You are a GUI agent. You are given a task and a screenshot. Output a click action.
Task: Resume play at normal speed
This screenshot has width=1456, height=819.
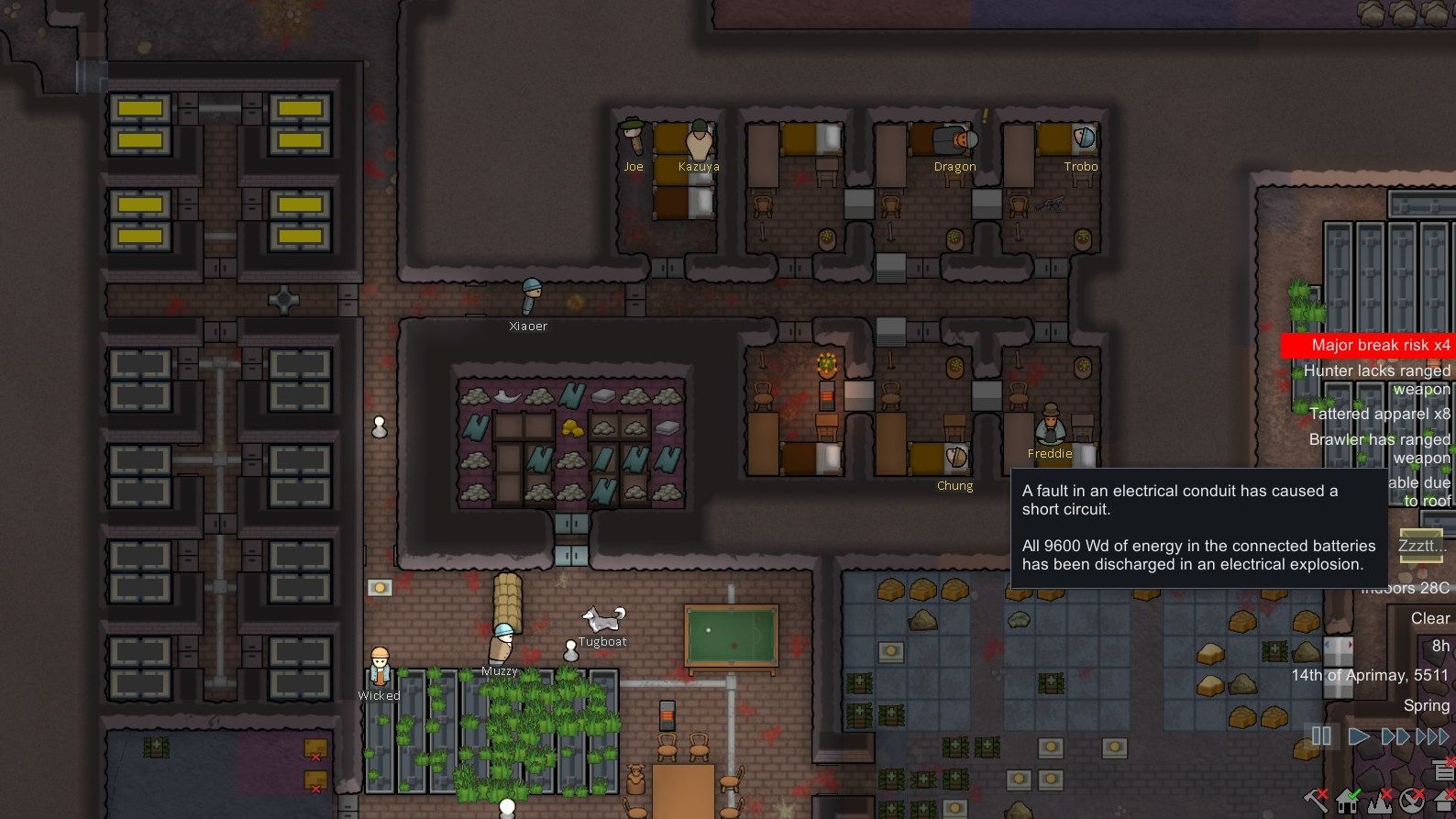(x=1358, y=735)
